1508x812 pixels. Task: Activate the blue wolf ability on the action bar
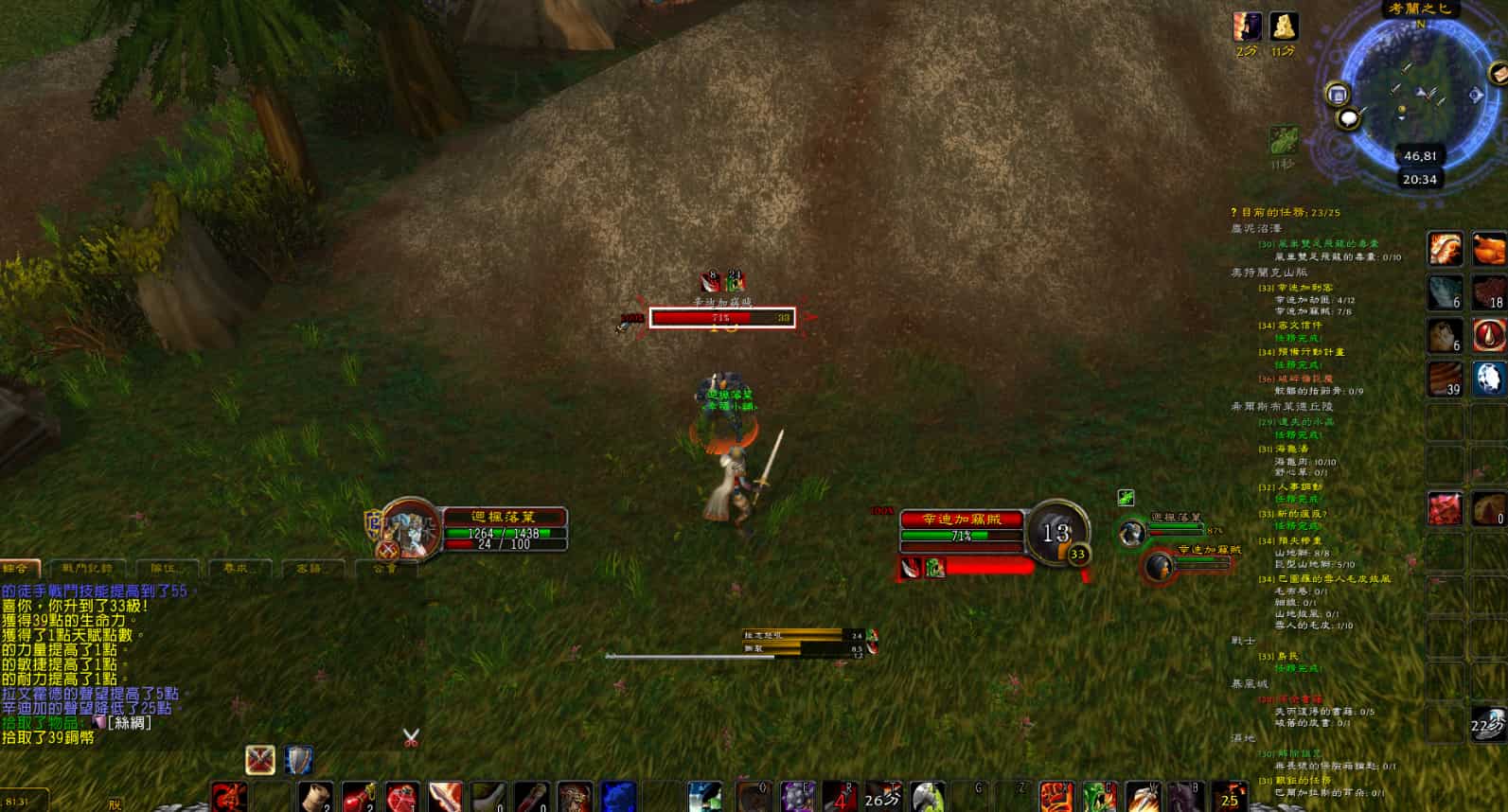pyautogui.click(x=618, y=796)
